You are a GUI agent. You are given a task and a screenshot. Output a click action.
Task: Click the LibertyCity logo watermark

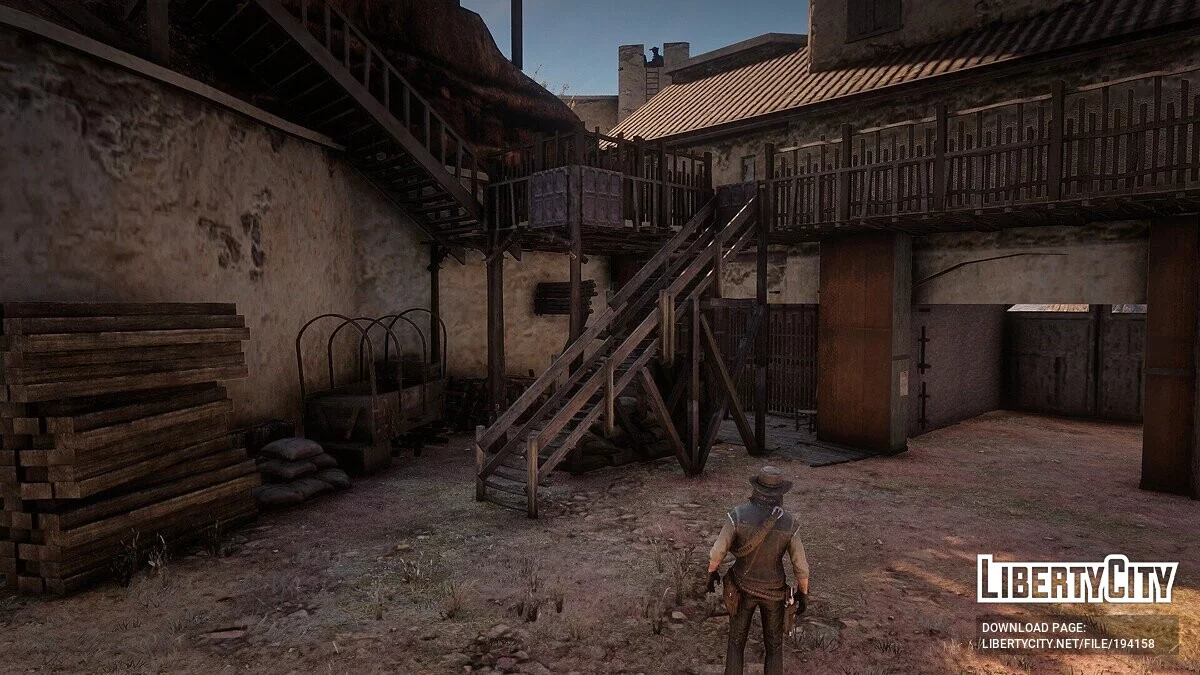click(1077, 579)
